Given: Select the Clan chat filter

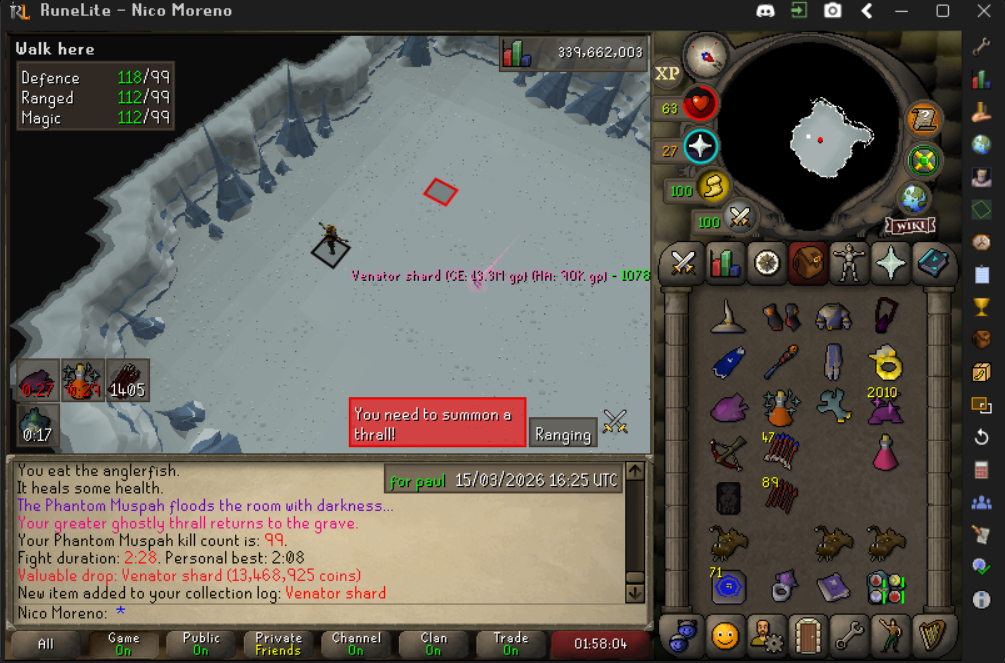Looking at the screenshot, I should click(x=433, y=643).
